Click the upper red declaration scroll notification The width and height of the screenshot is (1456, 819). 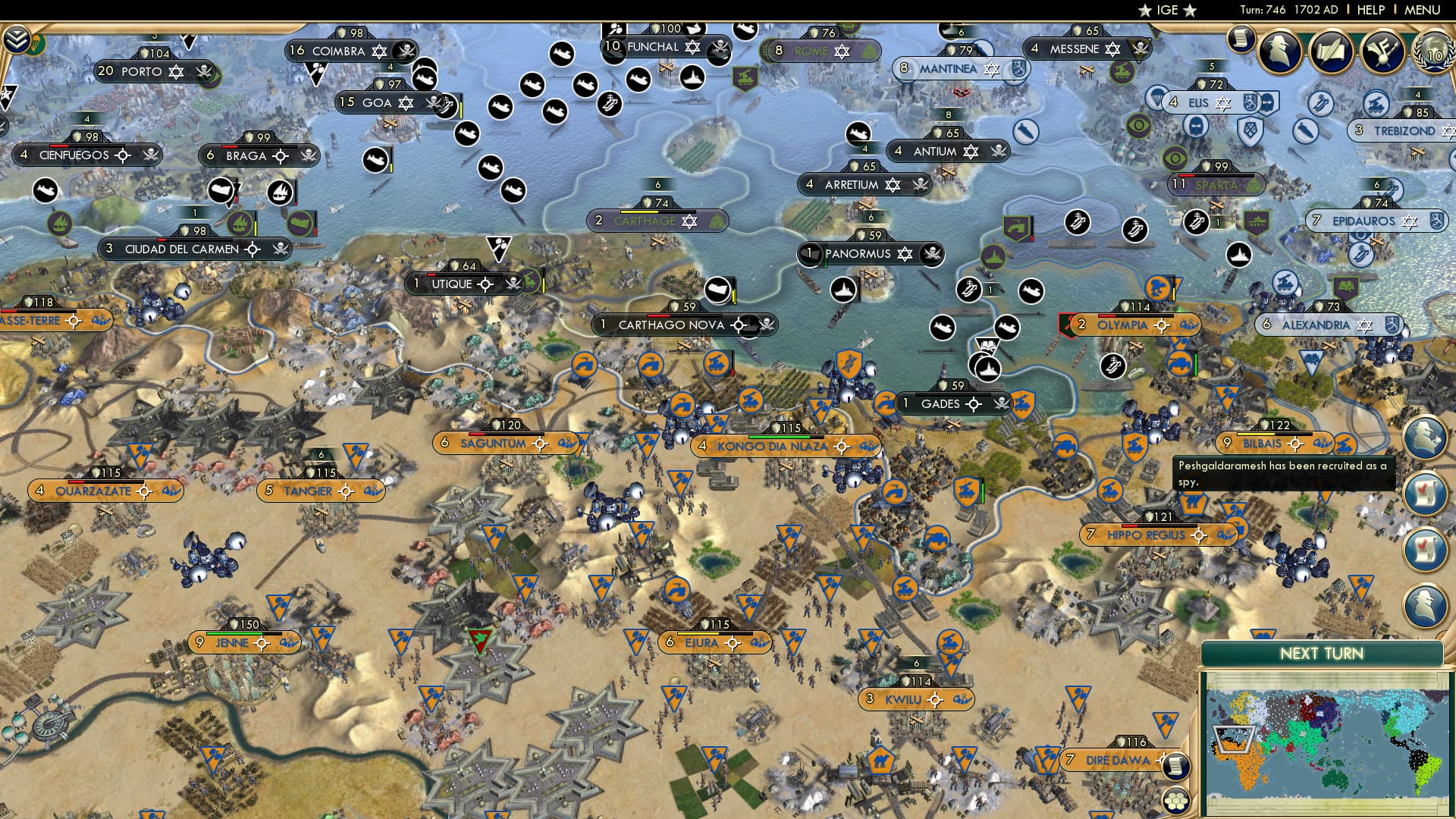tap(1426, 493)
